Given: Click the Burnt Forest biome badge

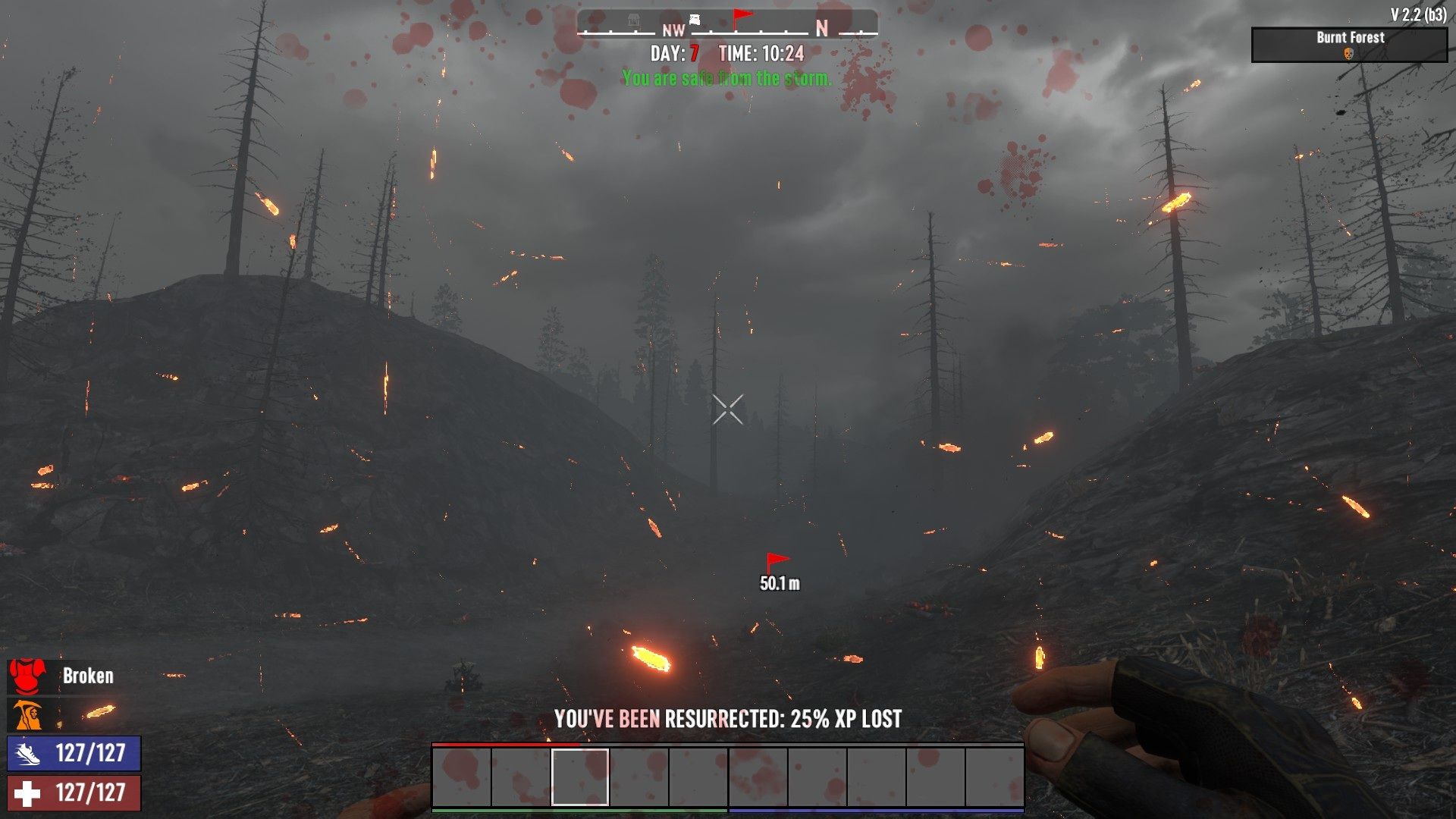Looking at the screenshot, I should point(1349,45).
